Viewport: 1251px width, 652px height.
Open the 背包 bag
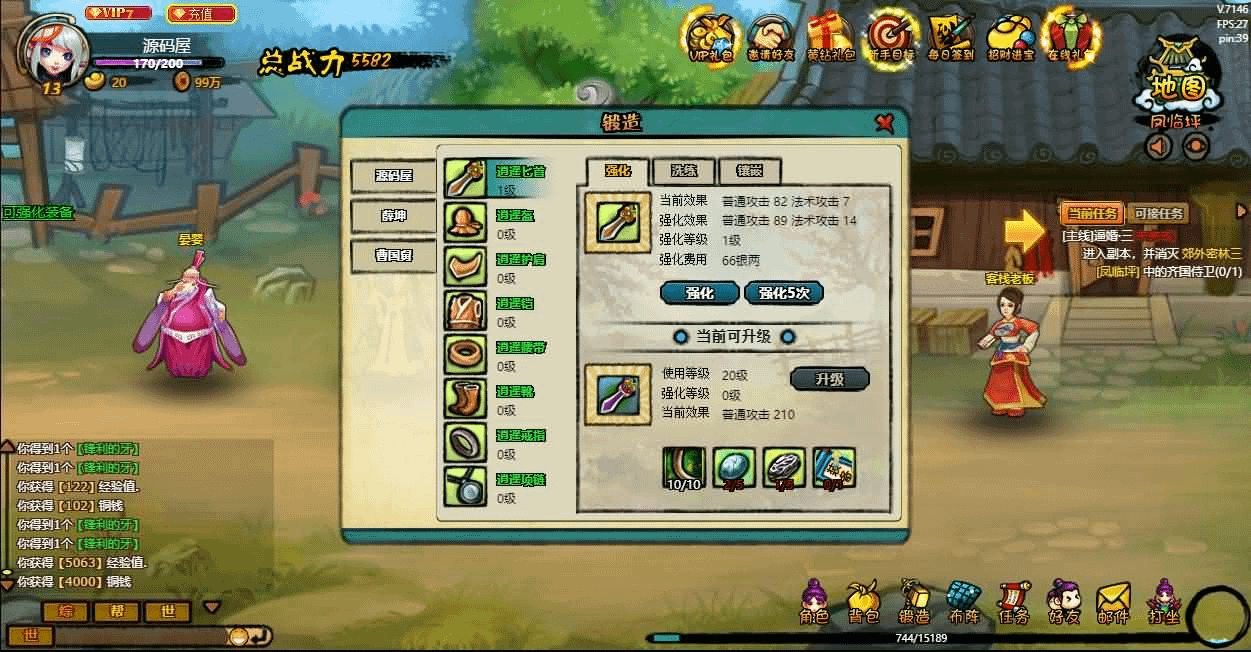(862, 603)
